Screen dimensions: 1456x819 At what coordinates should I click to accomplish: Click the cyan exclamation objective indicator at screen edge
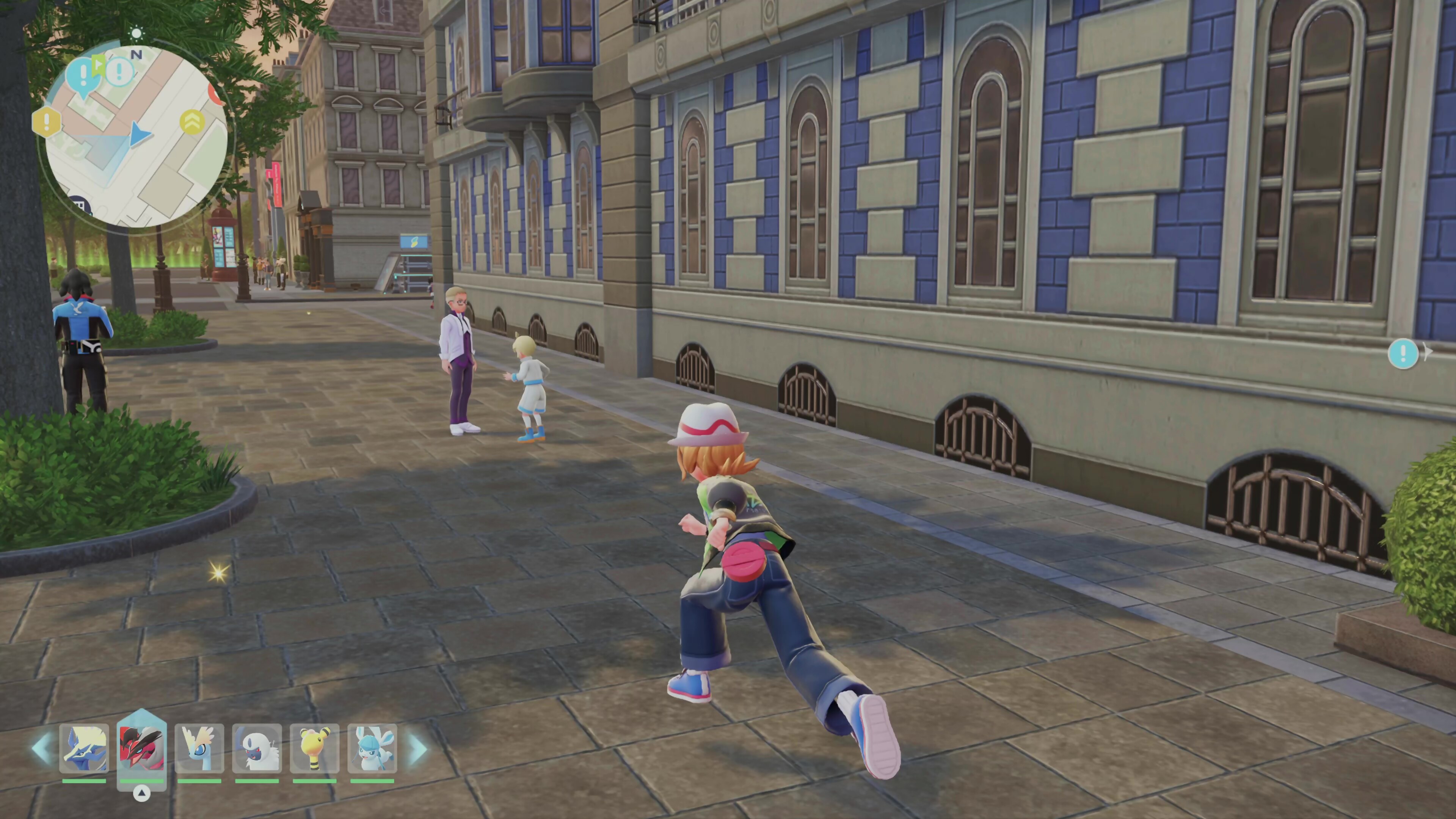1403,354
